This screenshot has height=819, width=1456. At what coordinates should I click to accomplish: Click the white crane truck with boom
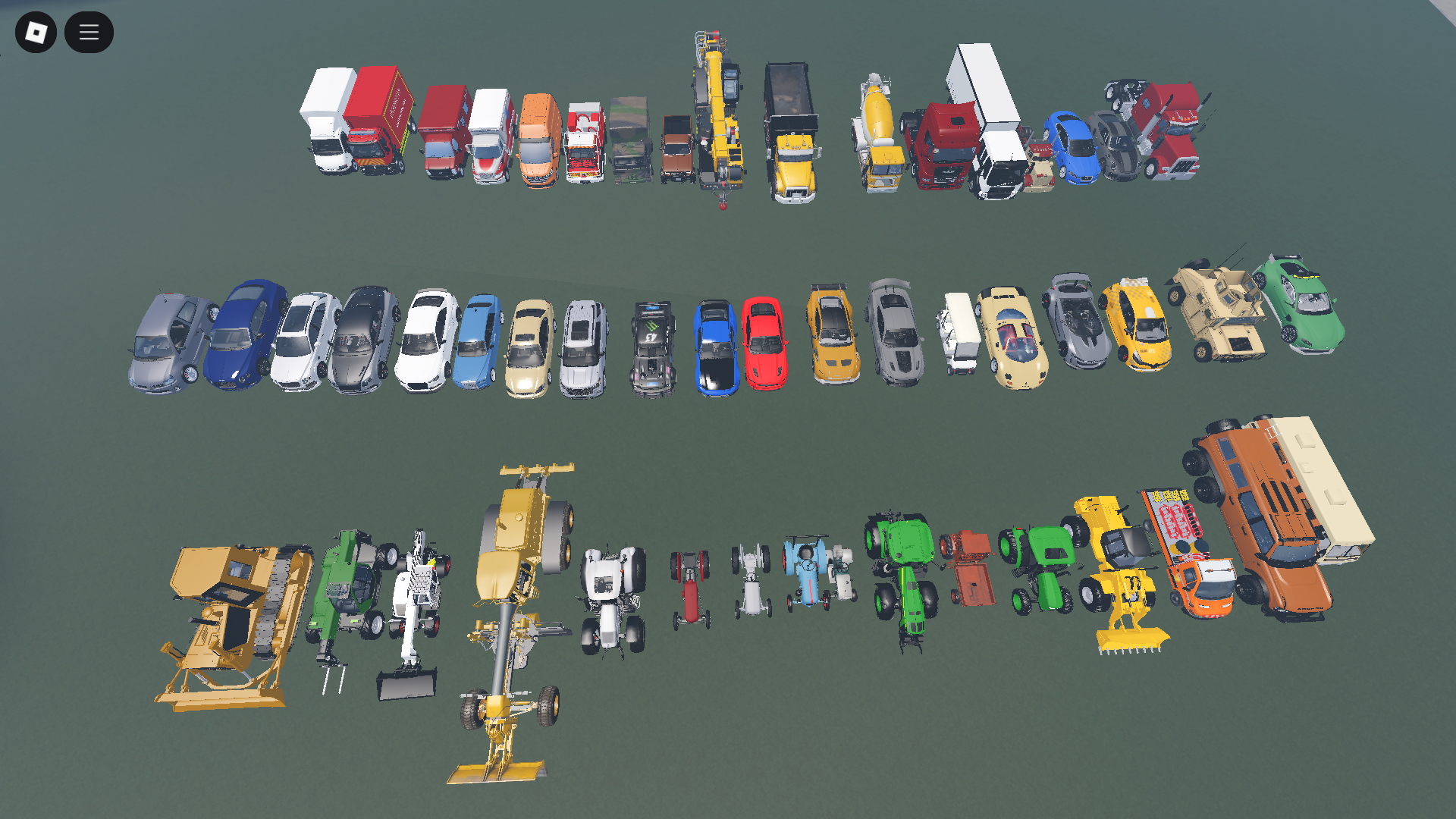point(413,599)
